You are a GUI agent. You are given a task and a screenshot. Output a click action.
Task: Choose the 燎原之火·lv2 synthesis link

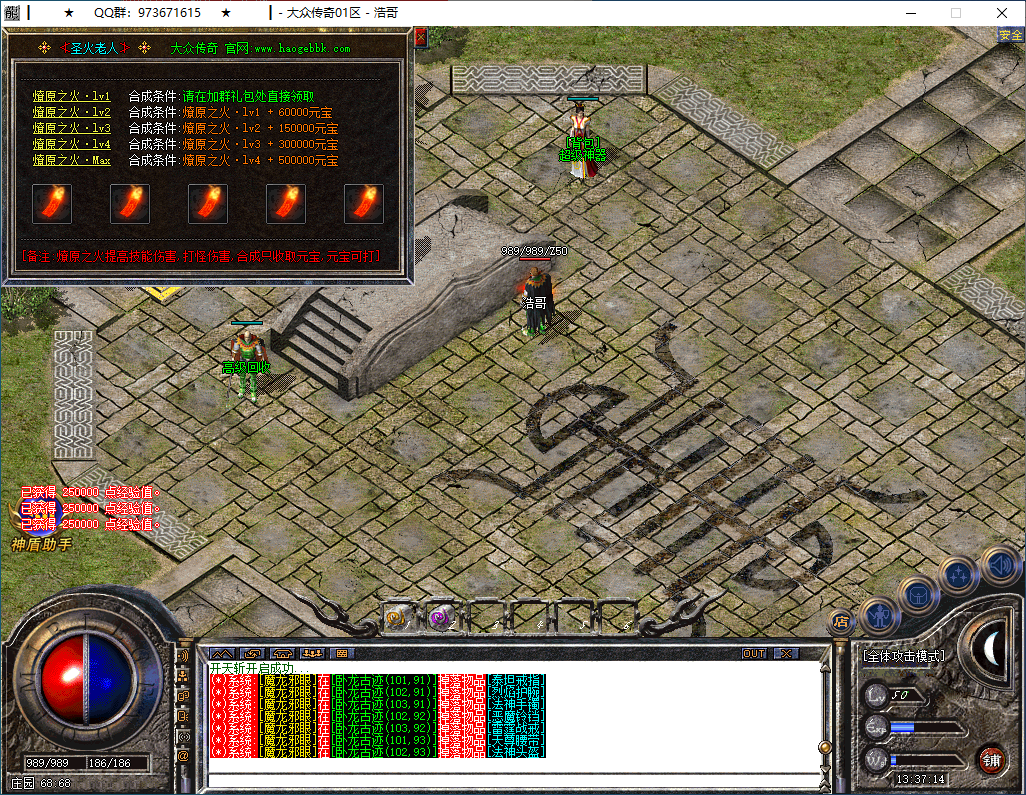coord(71,113)
